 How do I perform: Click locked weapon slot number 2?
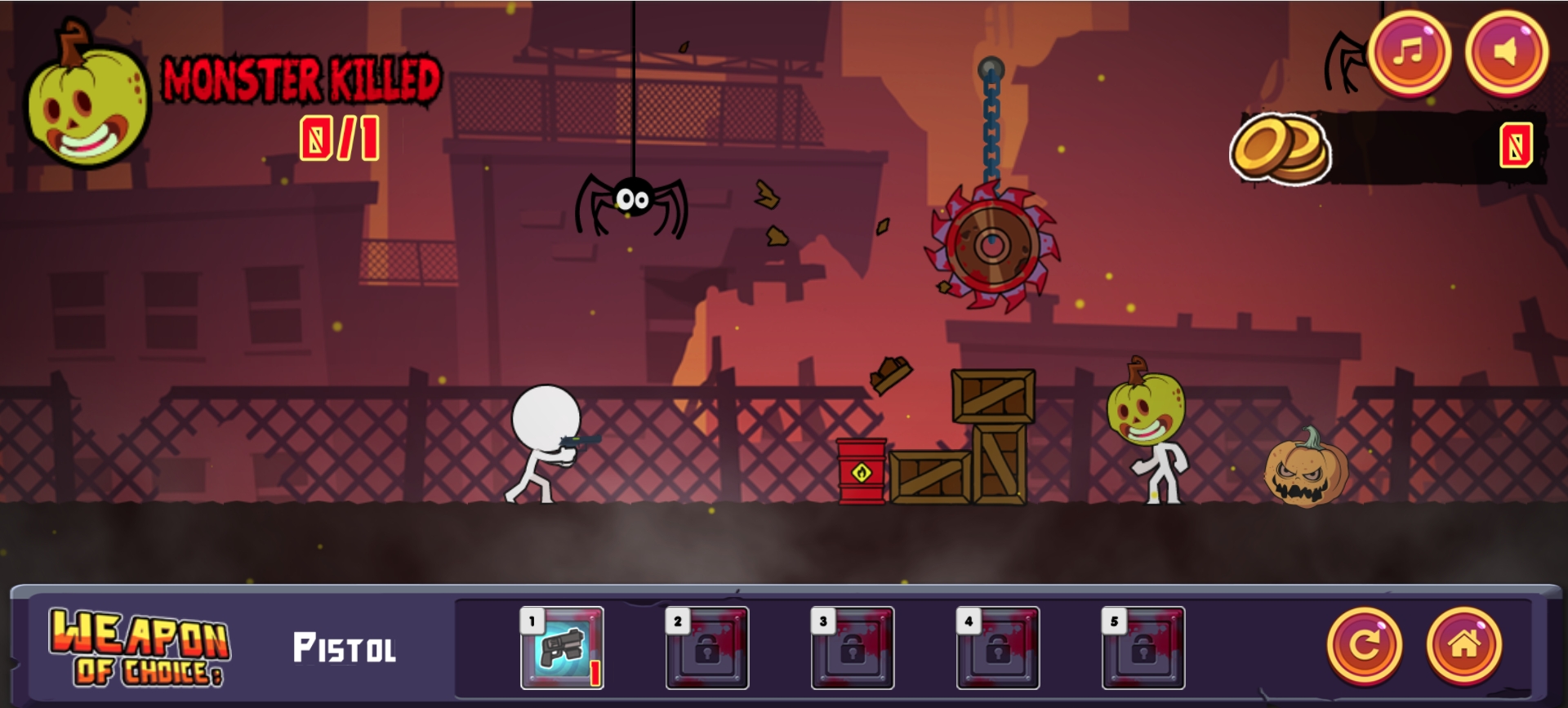pos(707,648)
